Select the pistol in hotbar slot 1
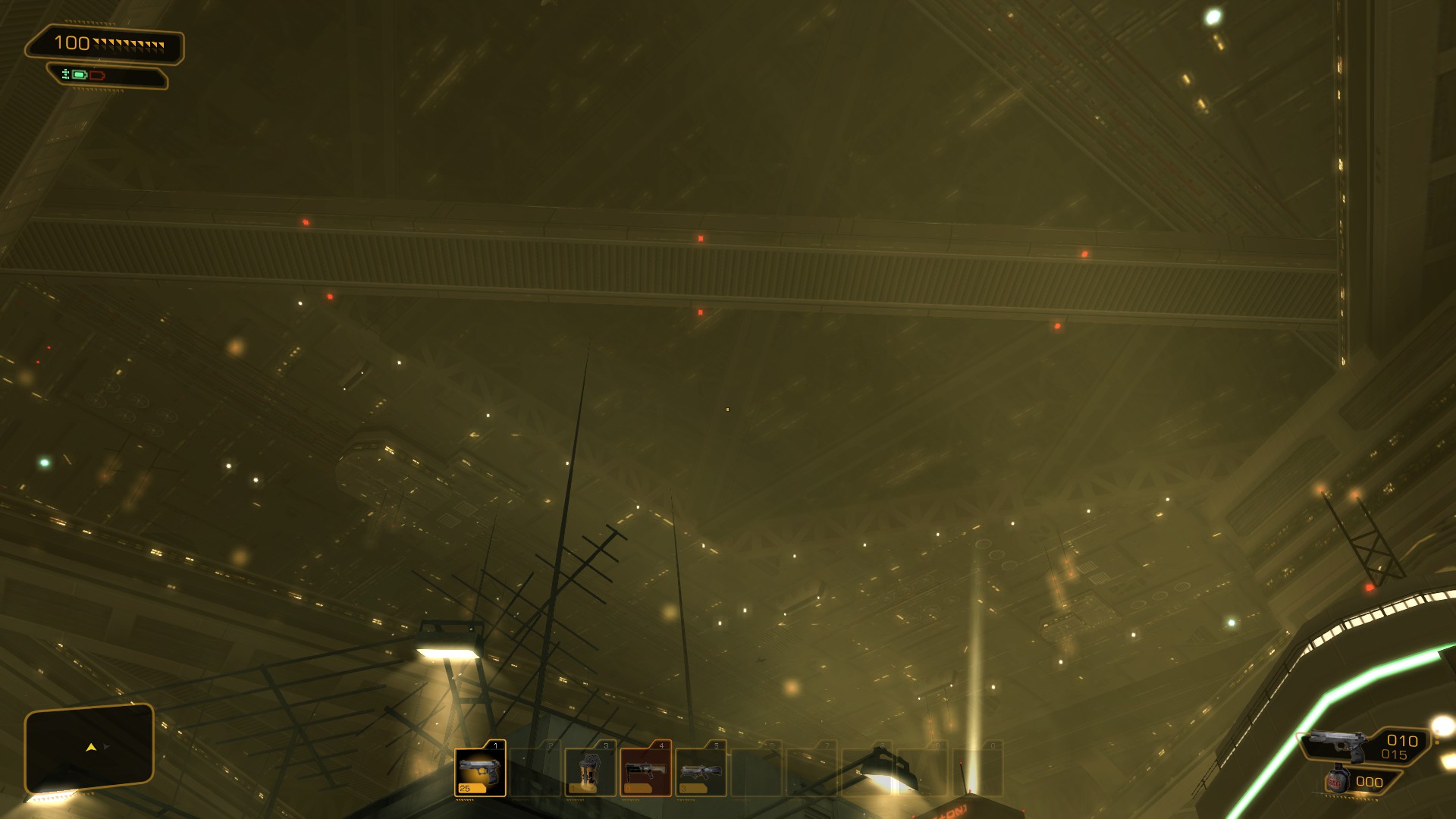This screenshot has height=819, width=1456. pyautogui.click(x=480, y=770)
